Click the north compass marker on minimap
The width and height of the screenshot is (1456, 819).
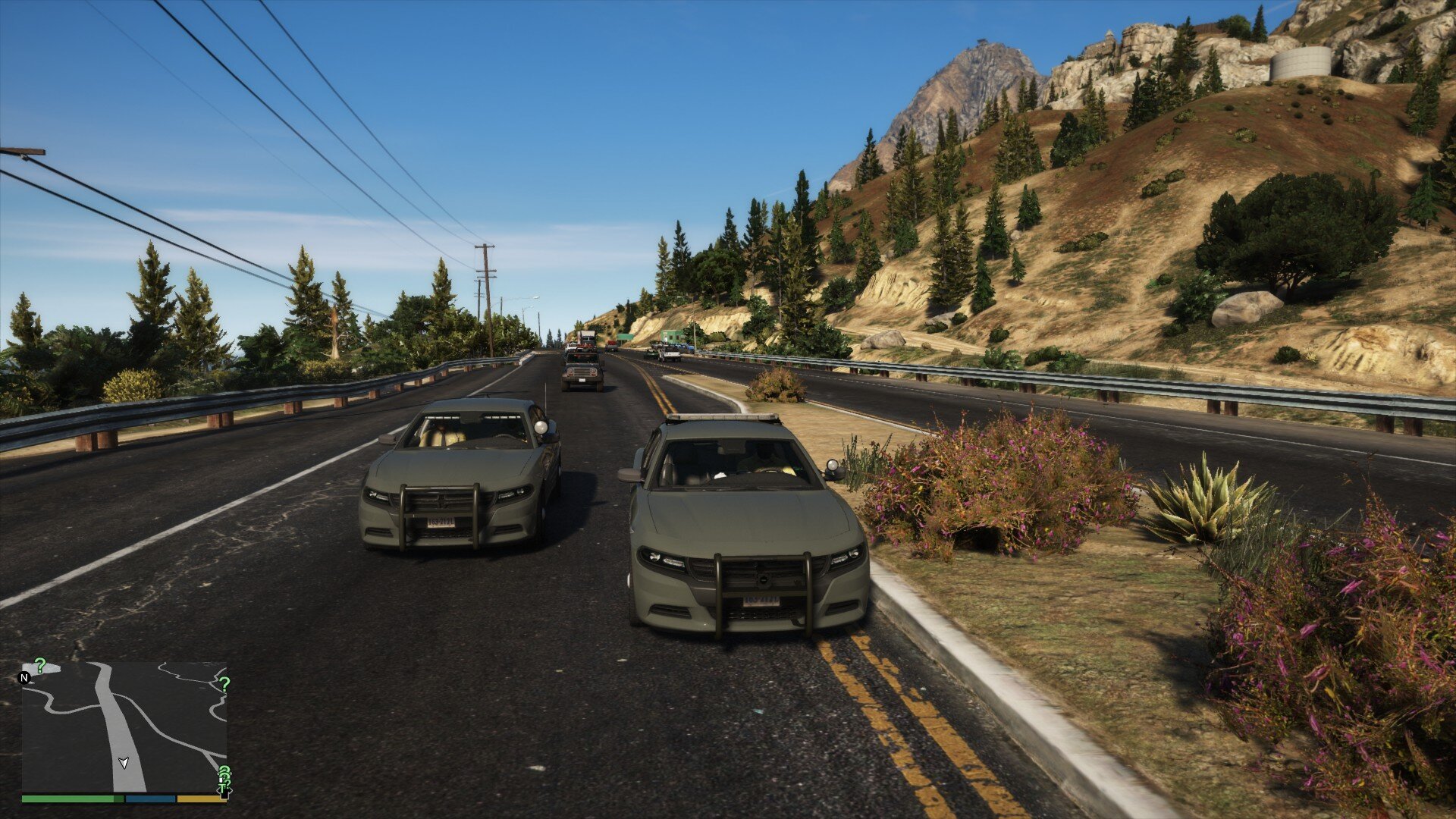pos(25,677)
